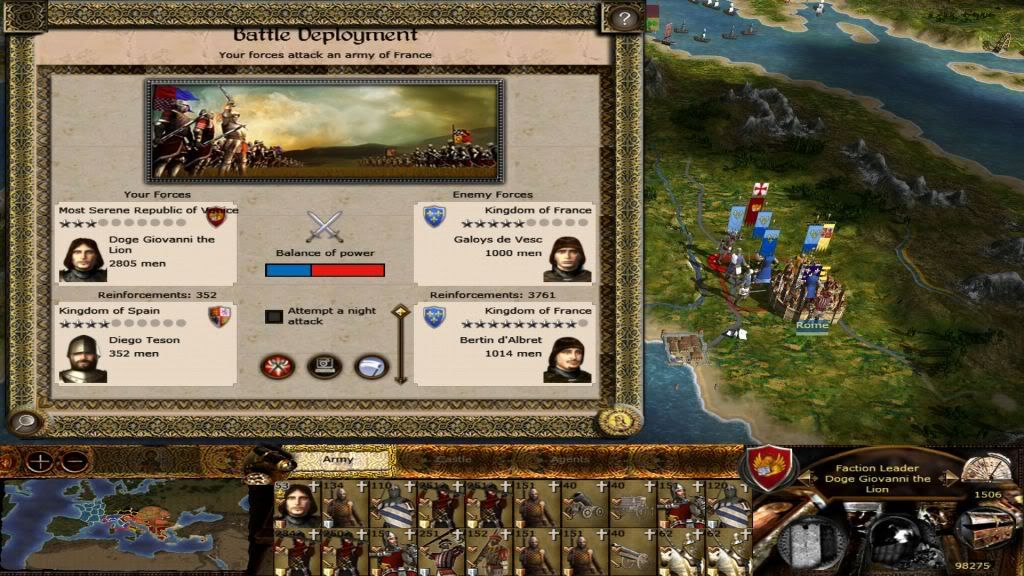Viewport: 1024px width, 576px height.
Task: Select Bertin d'Albret's enemy reinforcement panel
Action: coord(505,344)
